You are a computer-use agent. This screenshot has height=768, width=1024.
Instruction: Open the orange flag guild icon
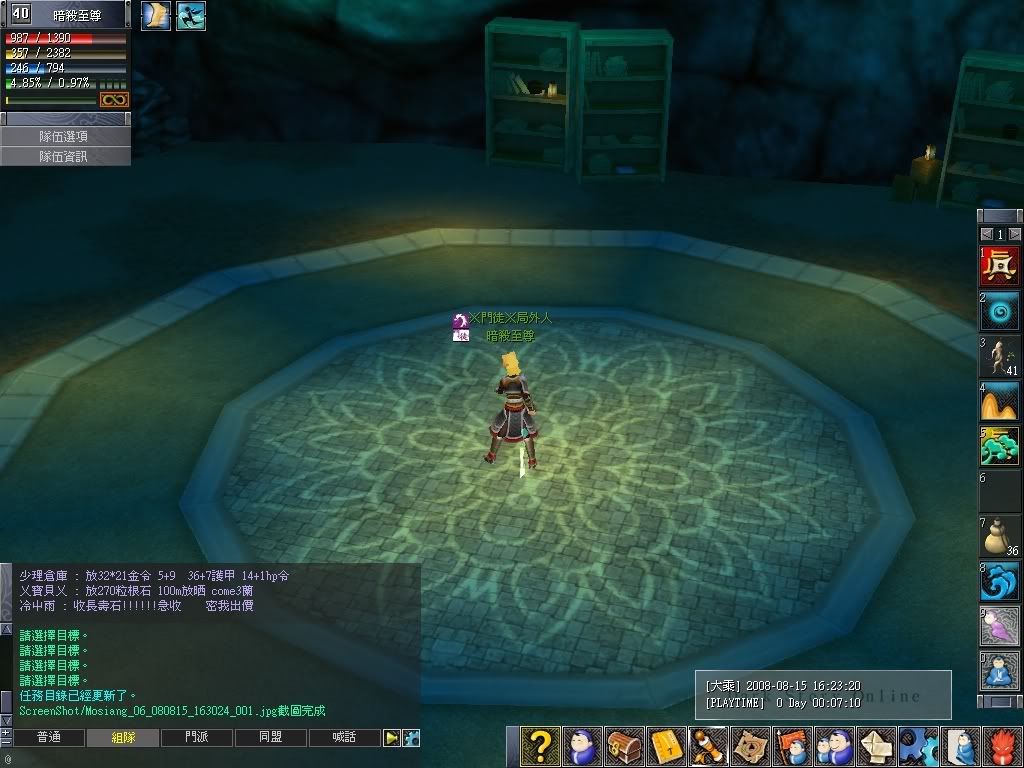[x=792, y=746]
